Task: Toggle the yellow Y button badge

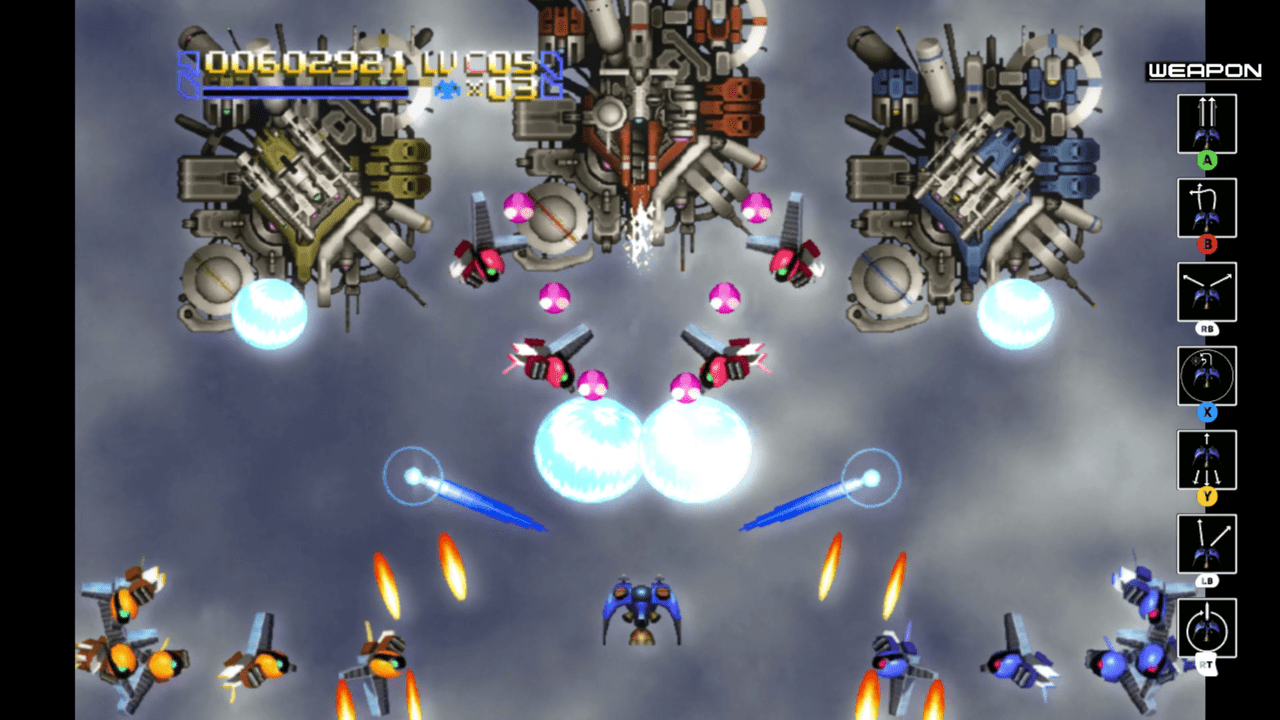Action: pyautogui.click(x=1207, y=494)
